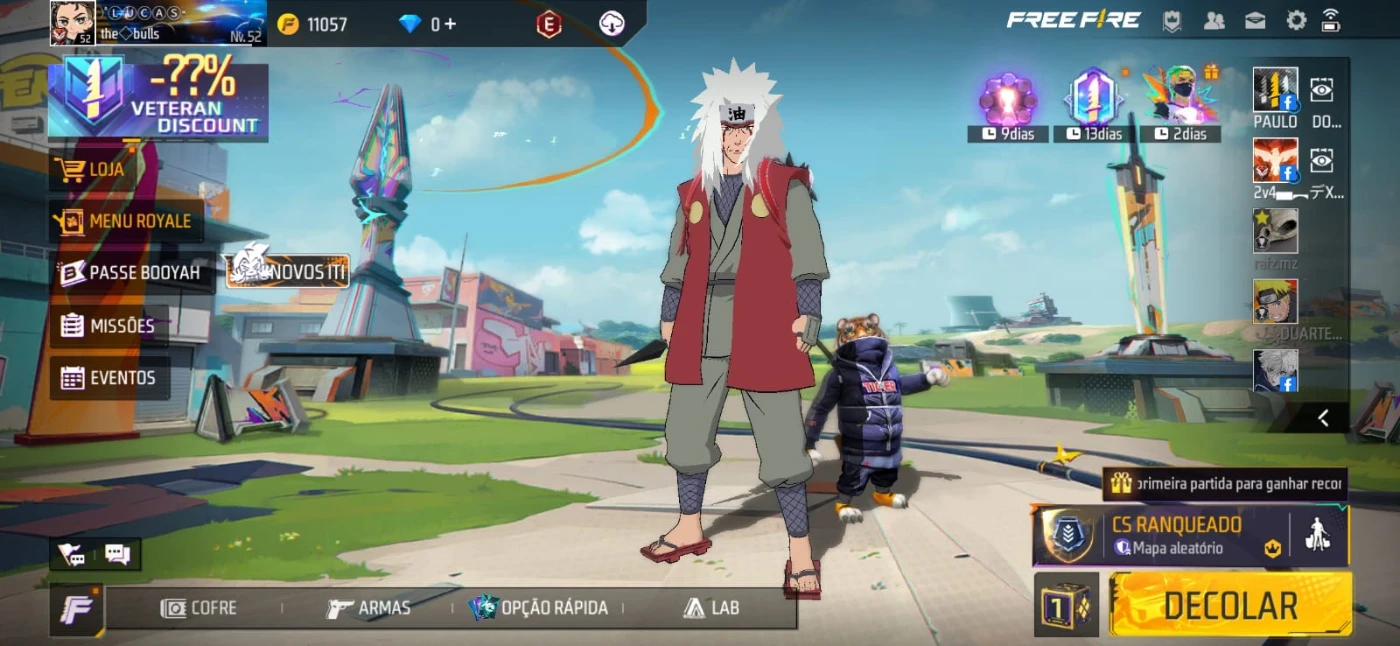Open the LAB section

click(x=712, y=608)
